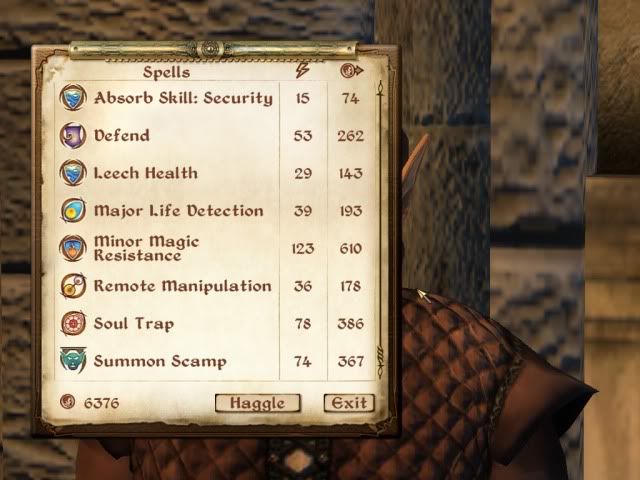Sort spells by gold price column
The image size is (640, 480).
coord(350,71)
